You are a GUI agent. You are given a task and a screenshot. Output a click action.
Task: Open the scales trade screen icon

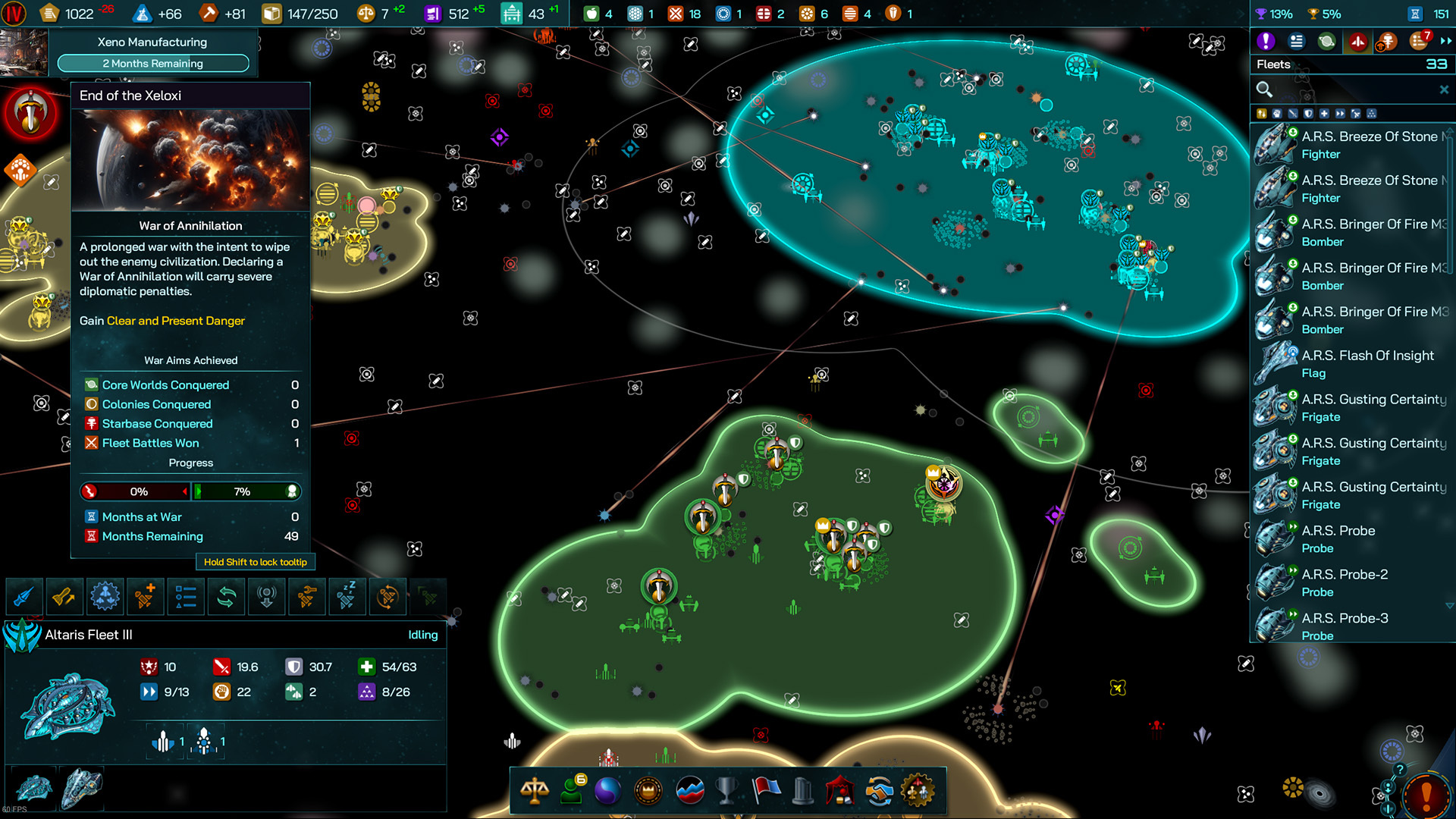[535, 791]
